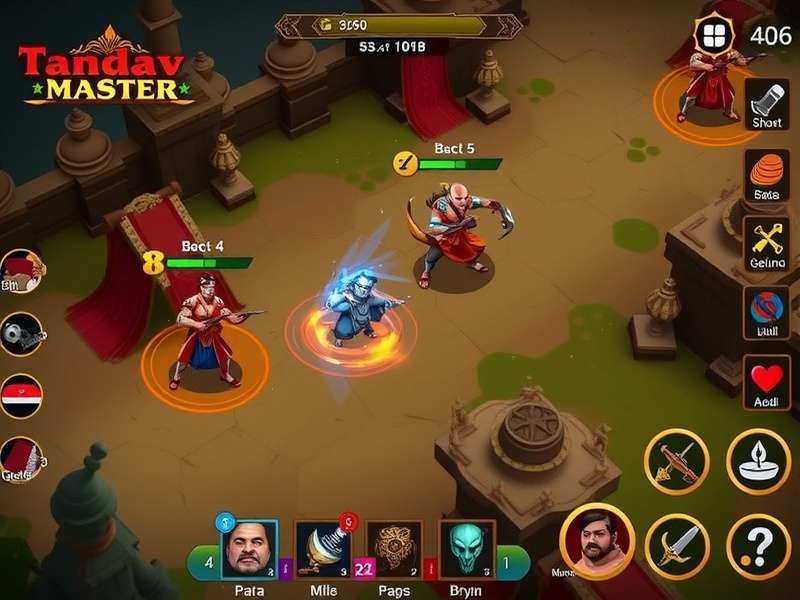
Task: Select the Shart side button
Action: pos(767,103)
